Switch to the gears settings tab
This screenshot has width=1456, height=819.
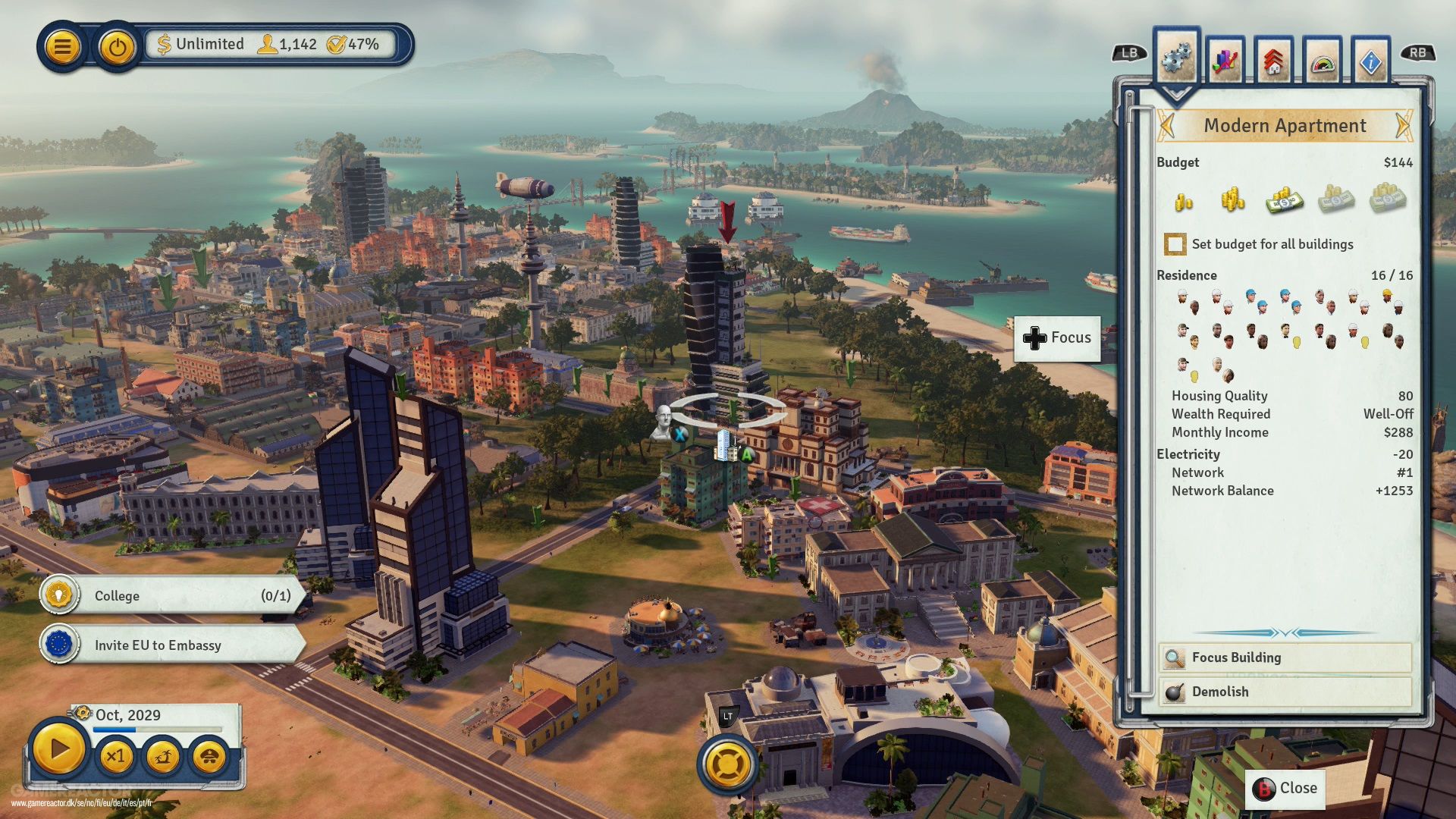coord(1175,58)
